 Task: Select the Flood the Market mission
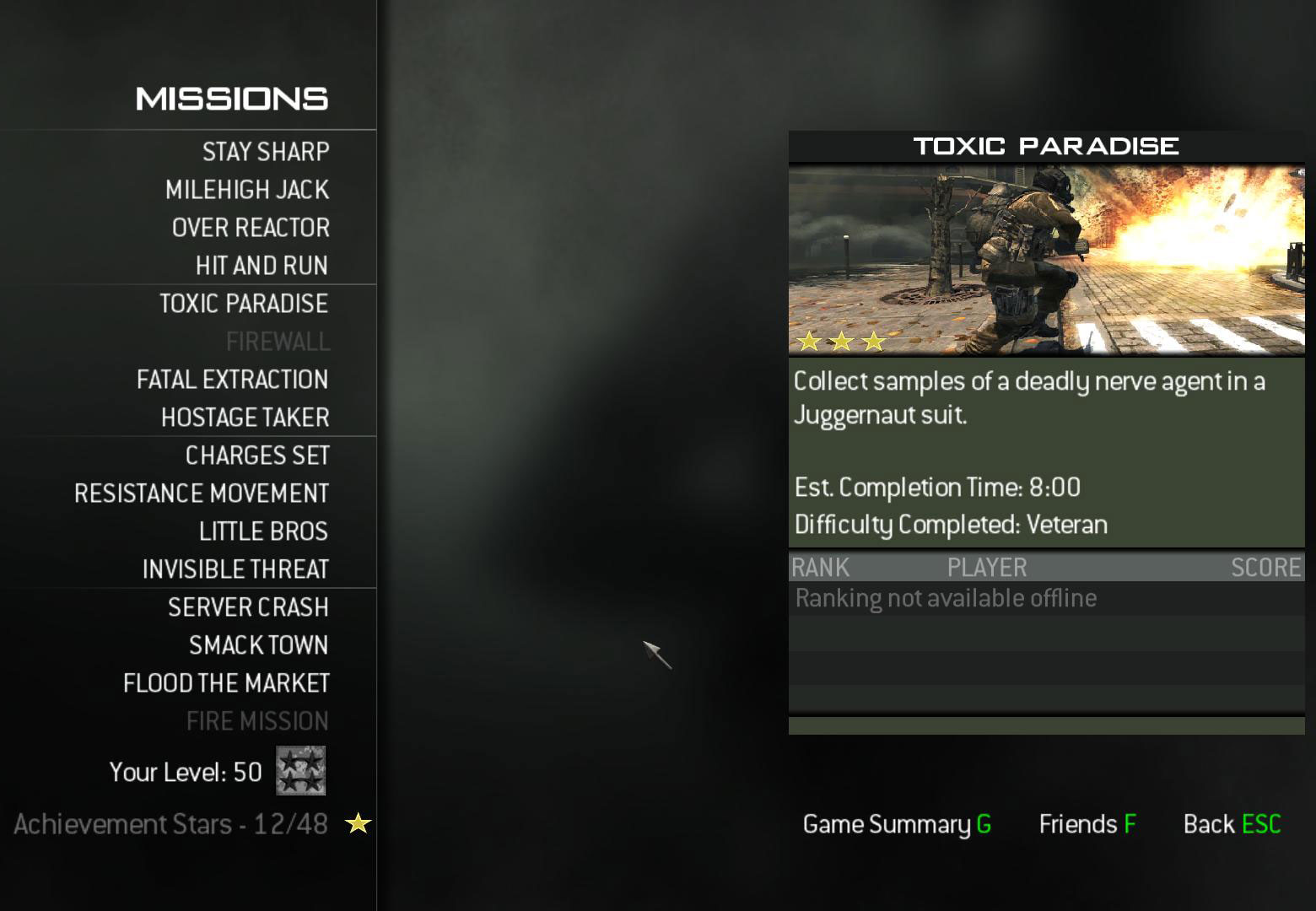coord(226,683)
